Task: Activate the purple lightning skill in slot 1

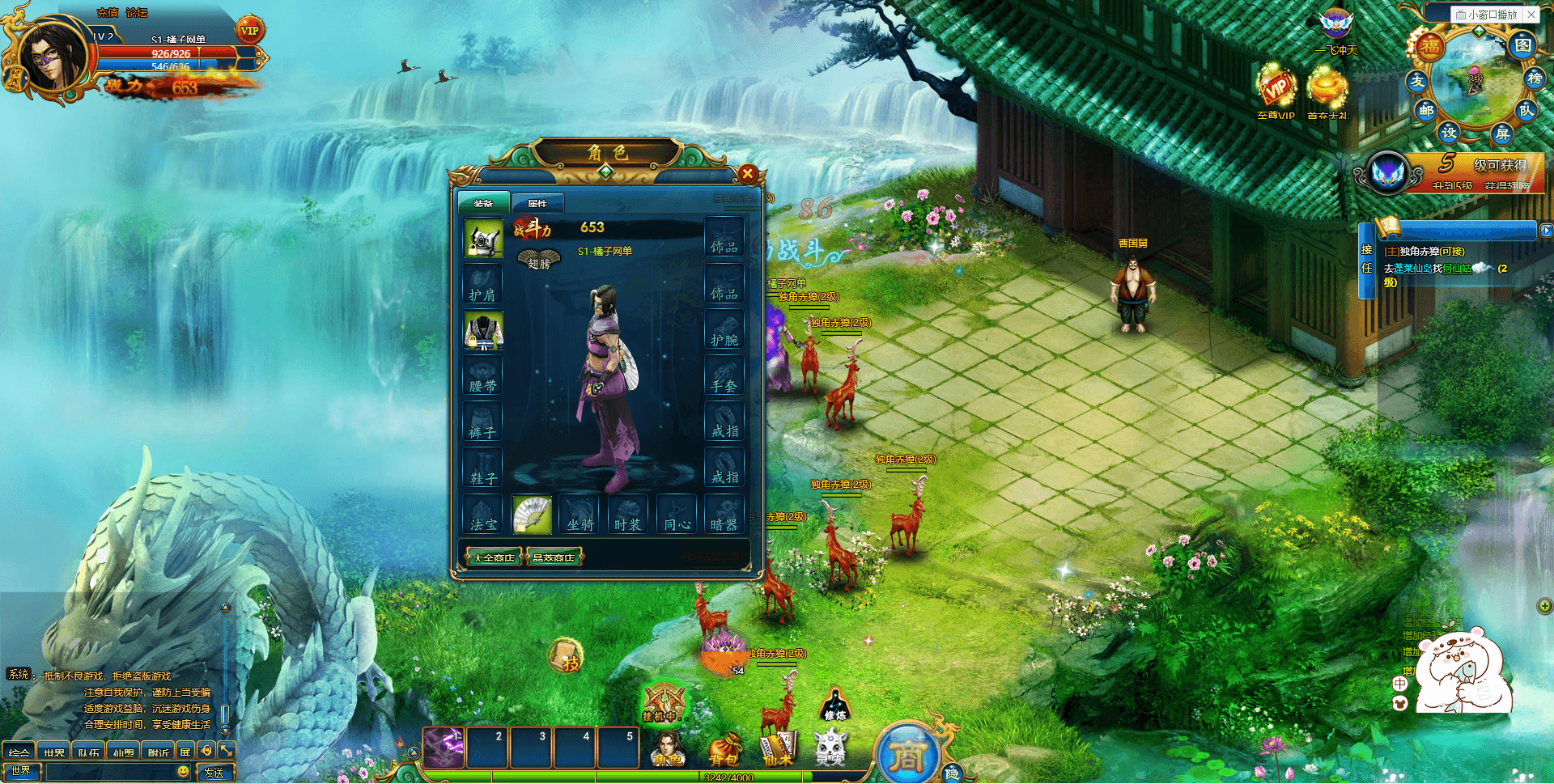Action: tap(444, 748)
